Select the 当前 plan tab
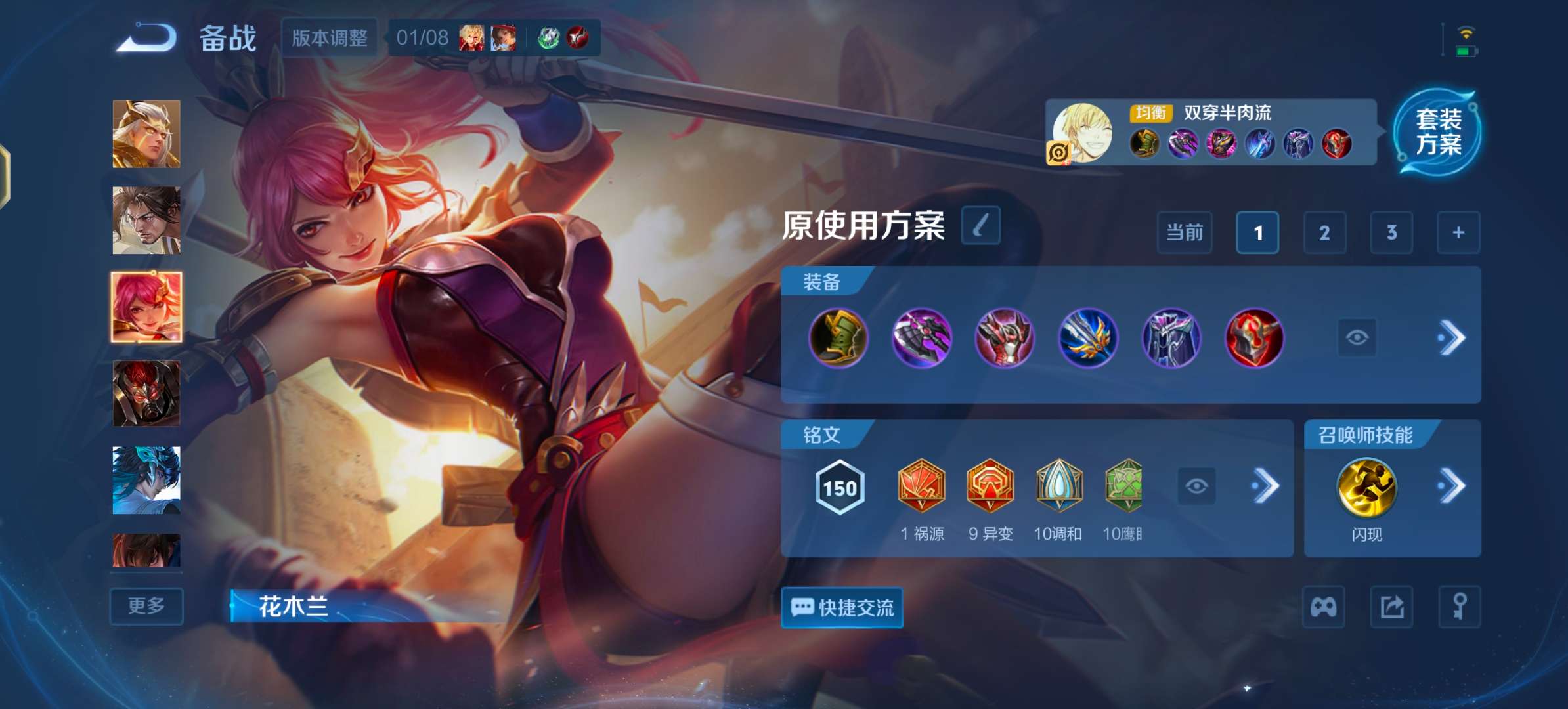Screen dimensions: 1568x709 coord(1185,232)
